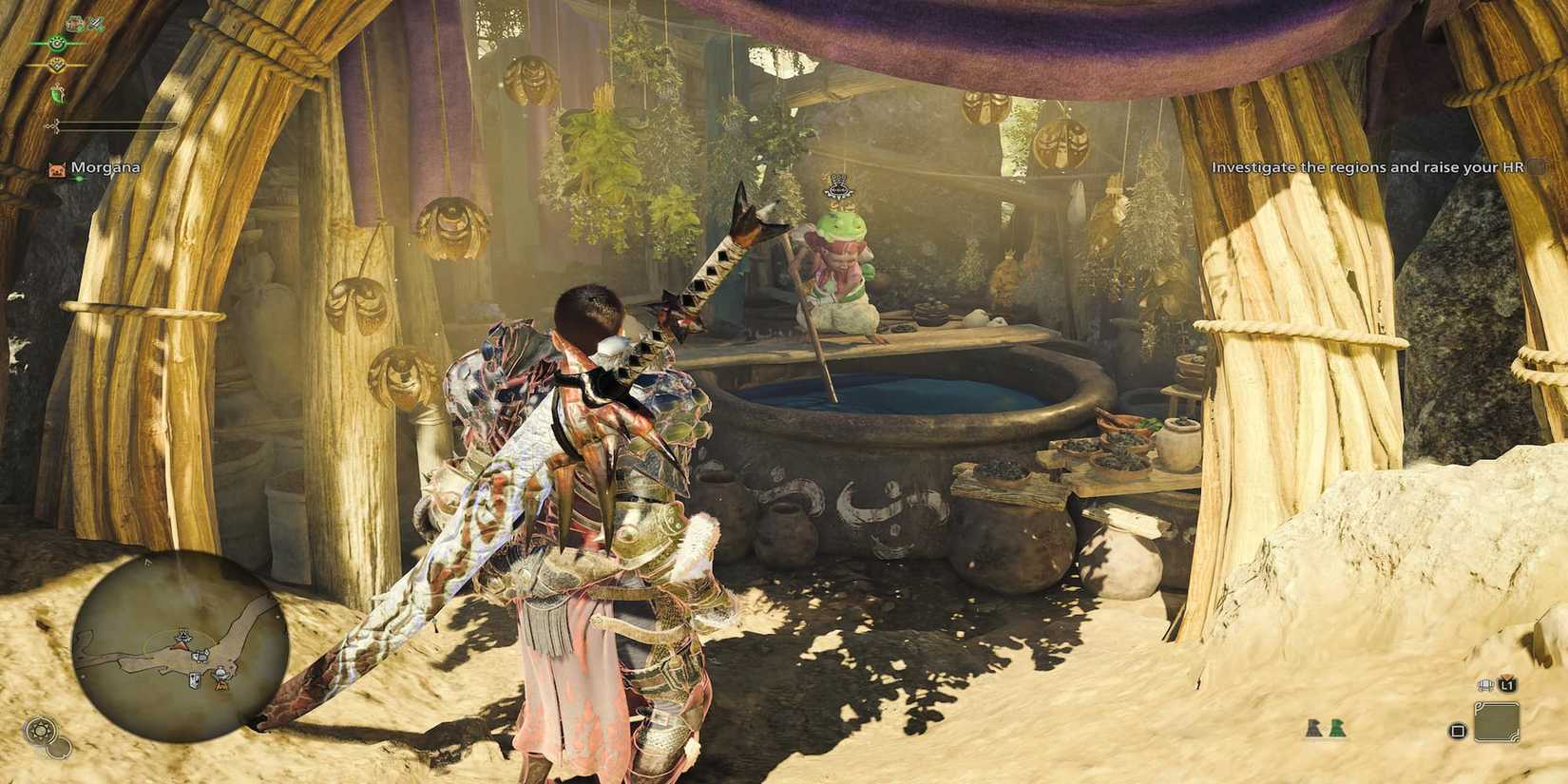Image resolution: width=1568 pixels, height=784 pixels.
Task: Click the green Scoutfly eye icon
Action: tap(56, 43)
